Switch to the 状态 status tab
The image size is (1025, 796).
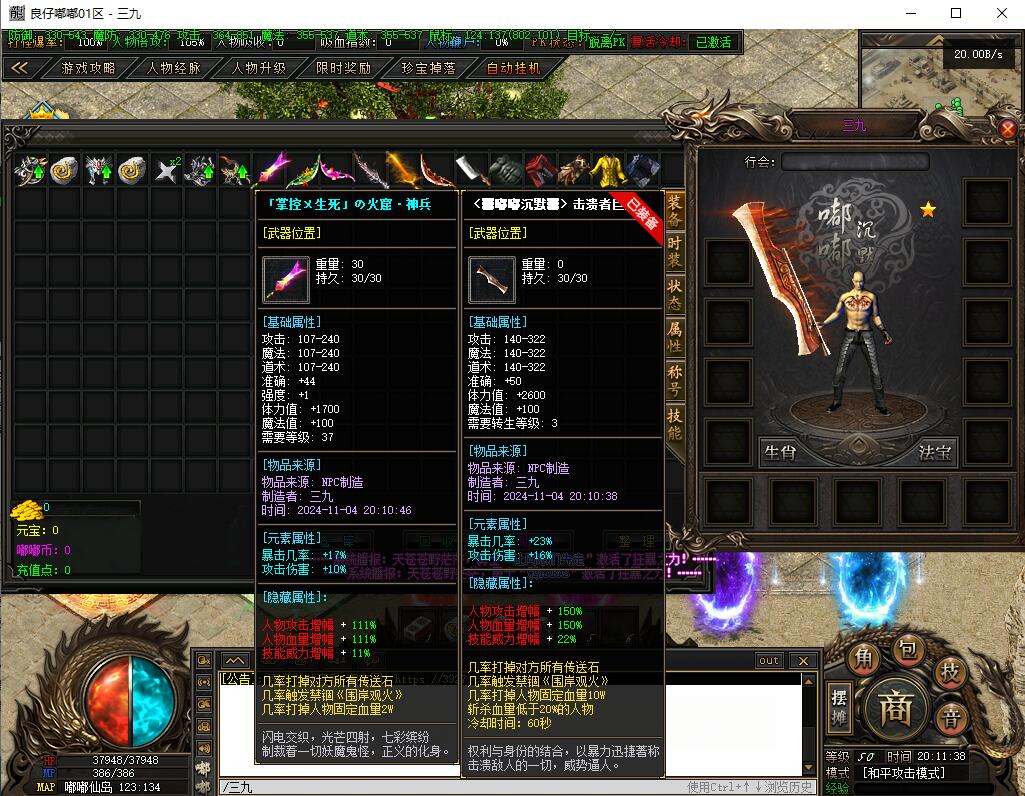[x=675, y=292]
